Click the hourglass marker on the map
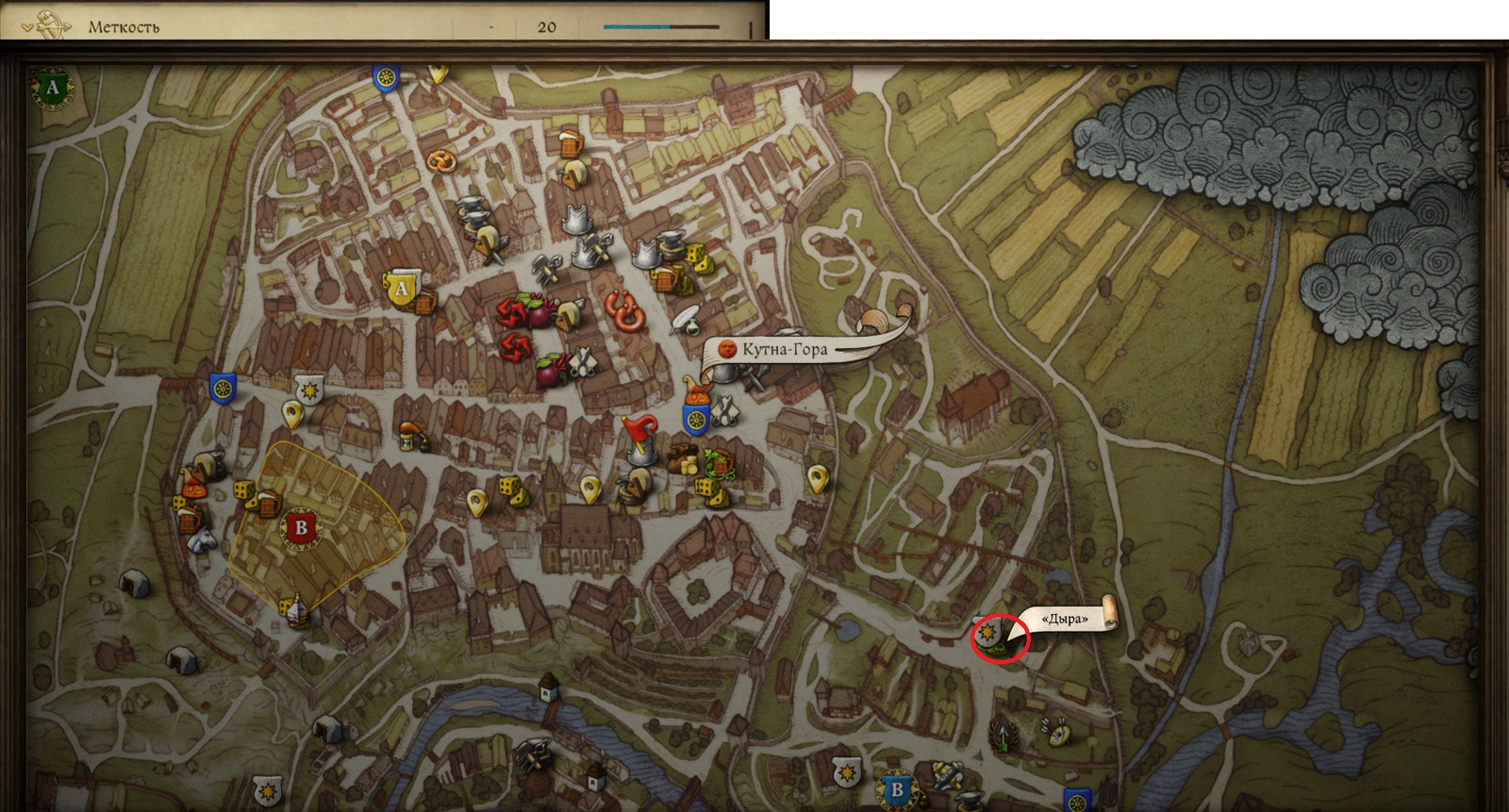Image resolution: width=1509 pixels, height=812 pixels. tap(408, 436)
